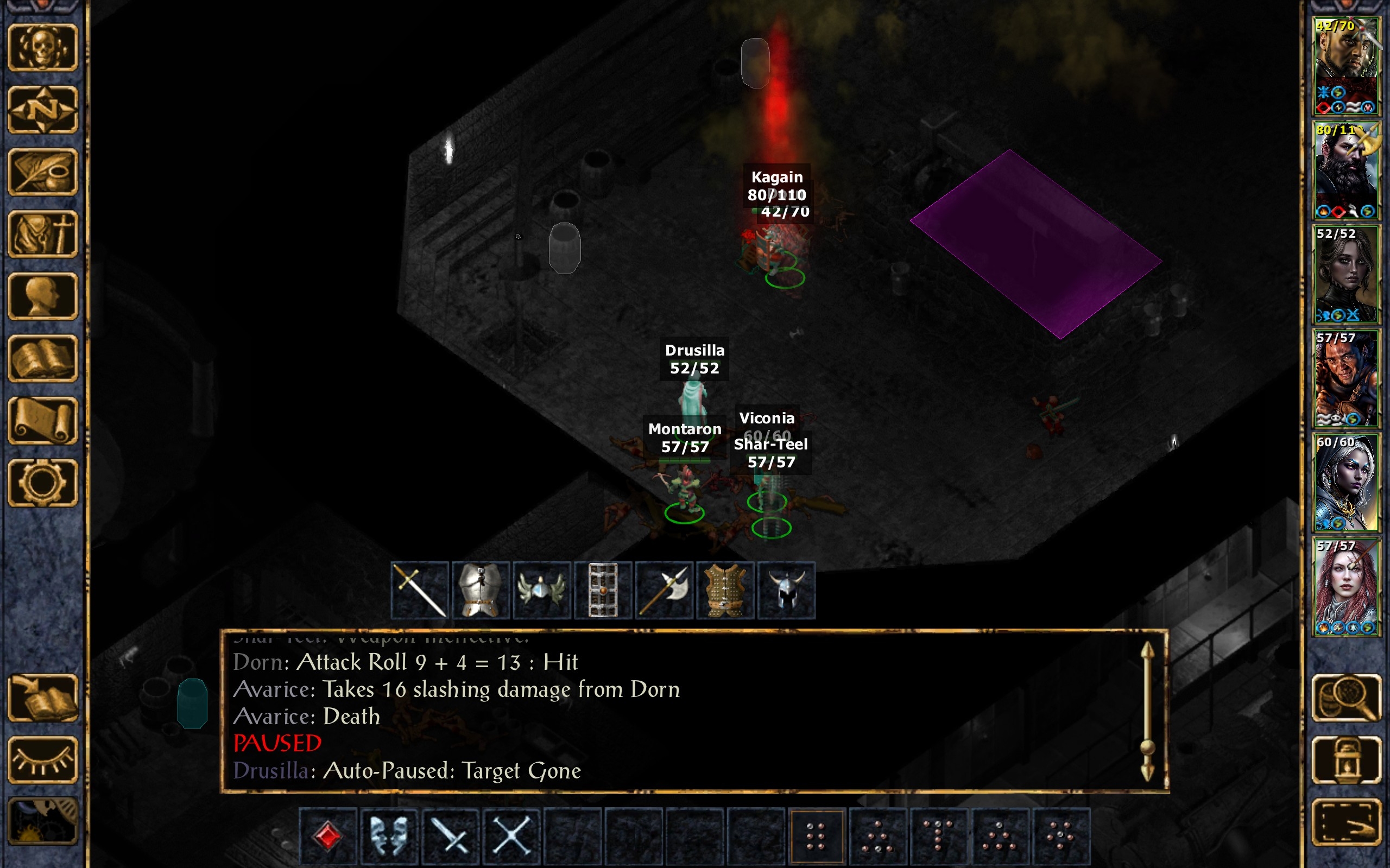Open the mage spellbook with the open book button
The height and width of the screenshot is (868, 1390).
click(x=43, y=358)
